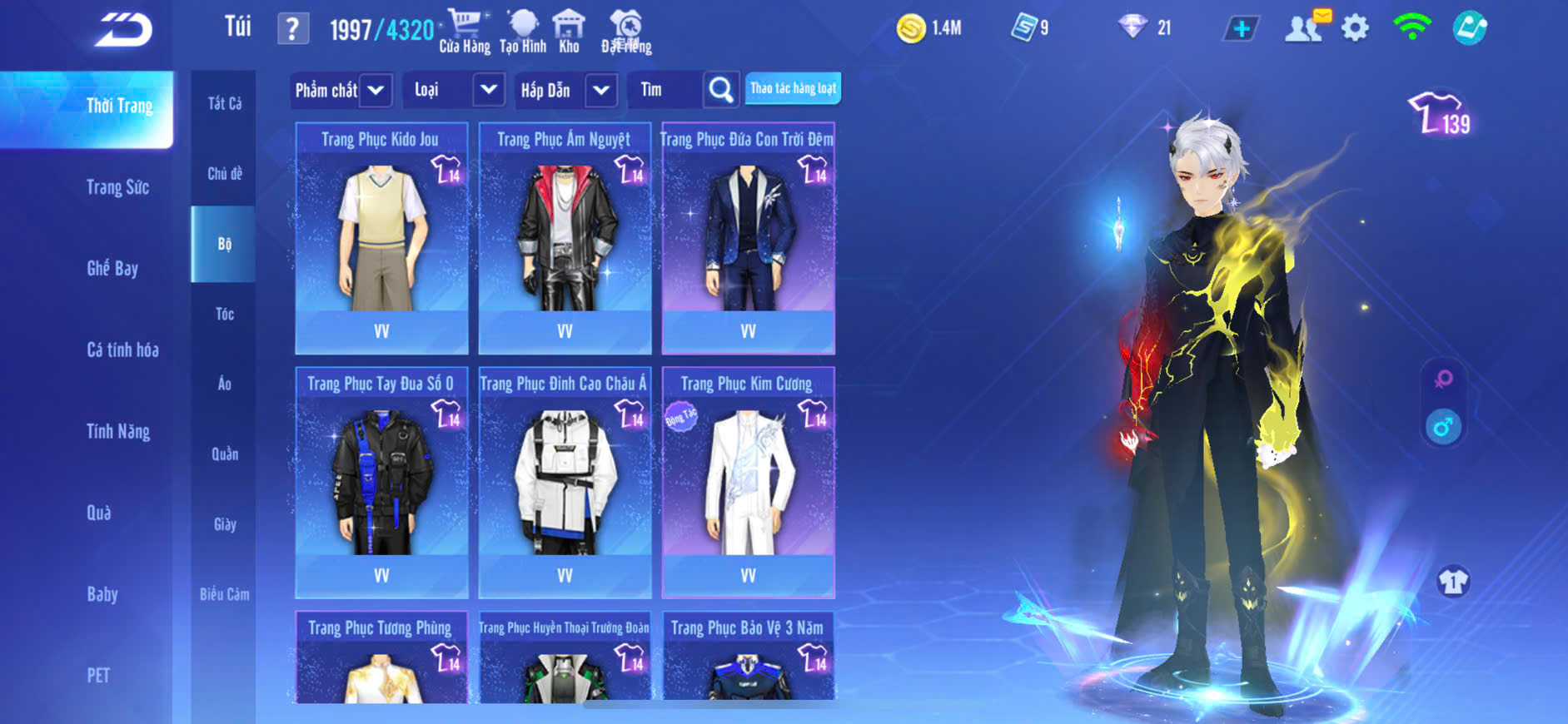Screen dimensions: 1568x724
Task: Go back with the top-left arrow
Action: 123,30
